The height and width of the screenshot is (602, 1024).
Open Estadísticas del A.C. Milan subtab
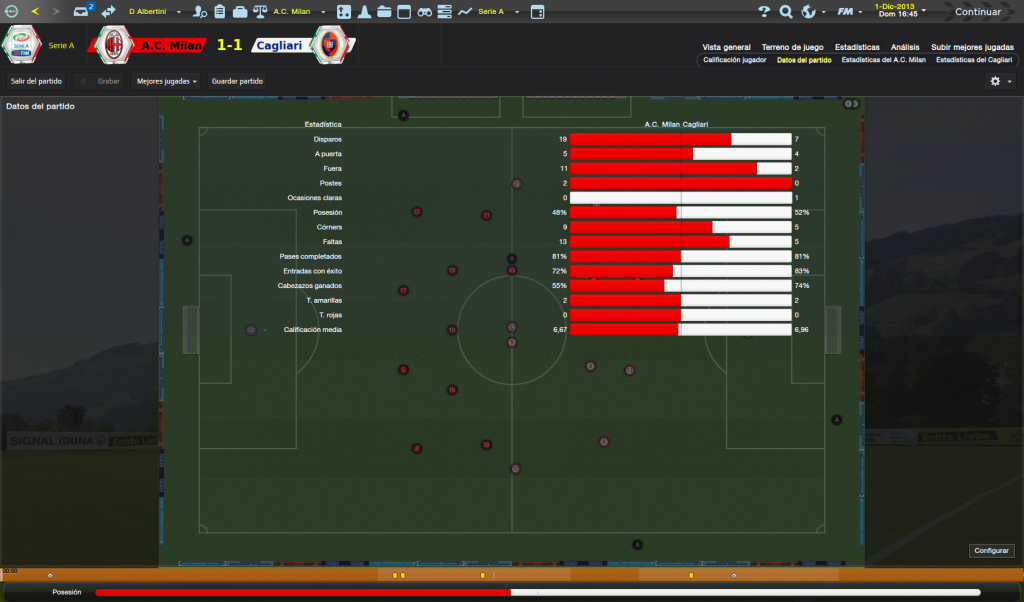(884, 60)
